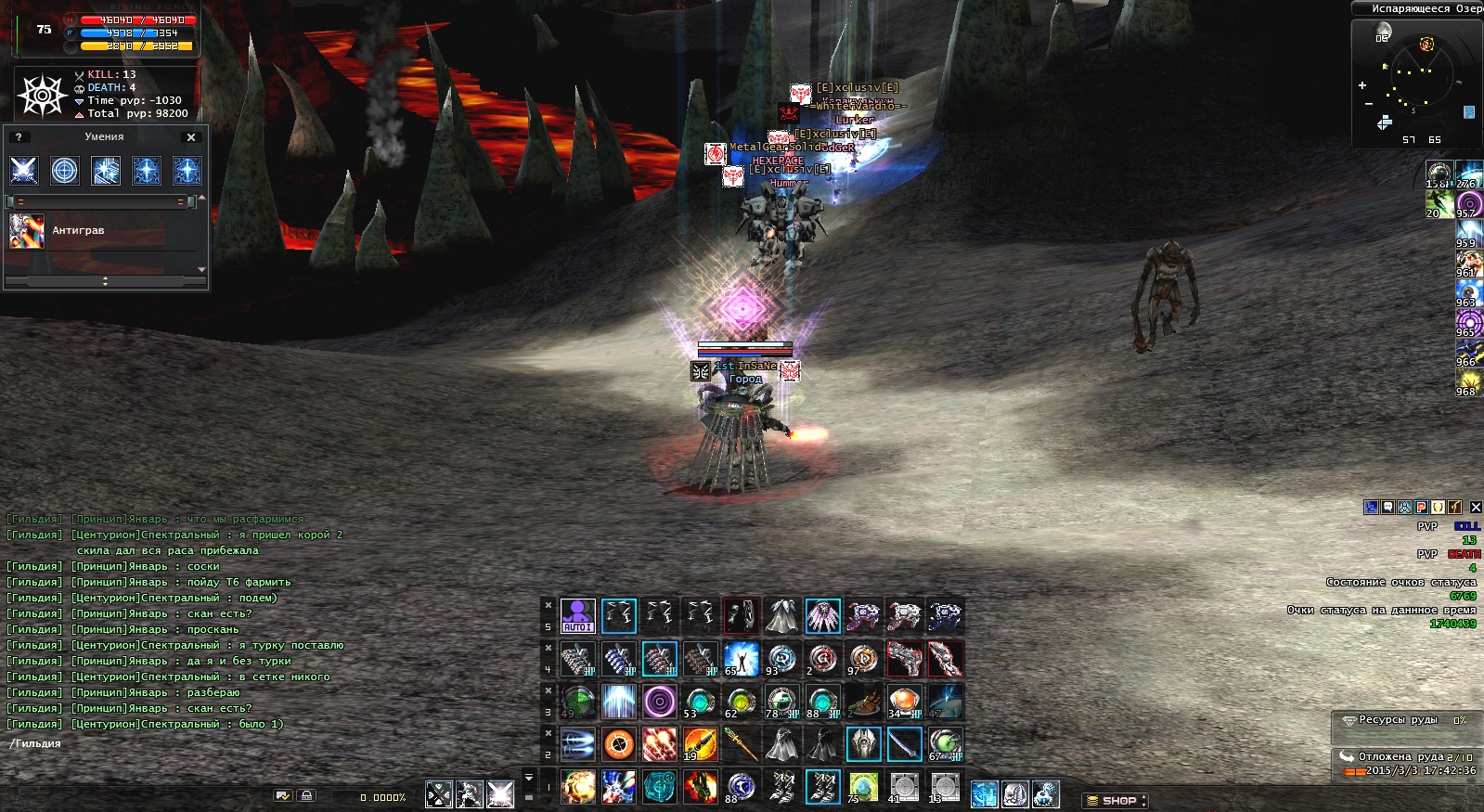Select the crosshair target skill category
The width and height of the screenshot is (1484, 812).
(65, 171)
